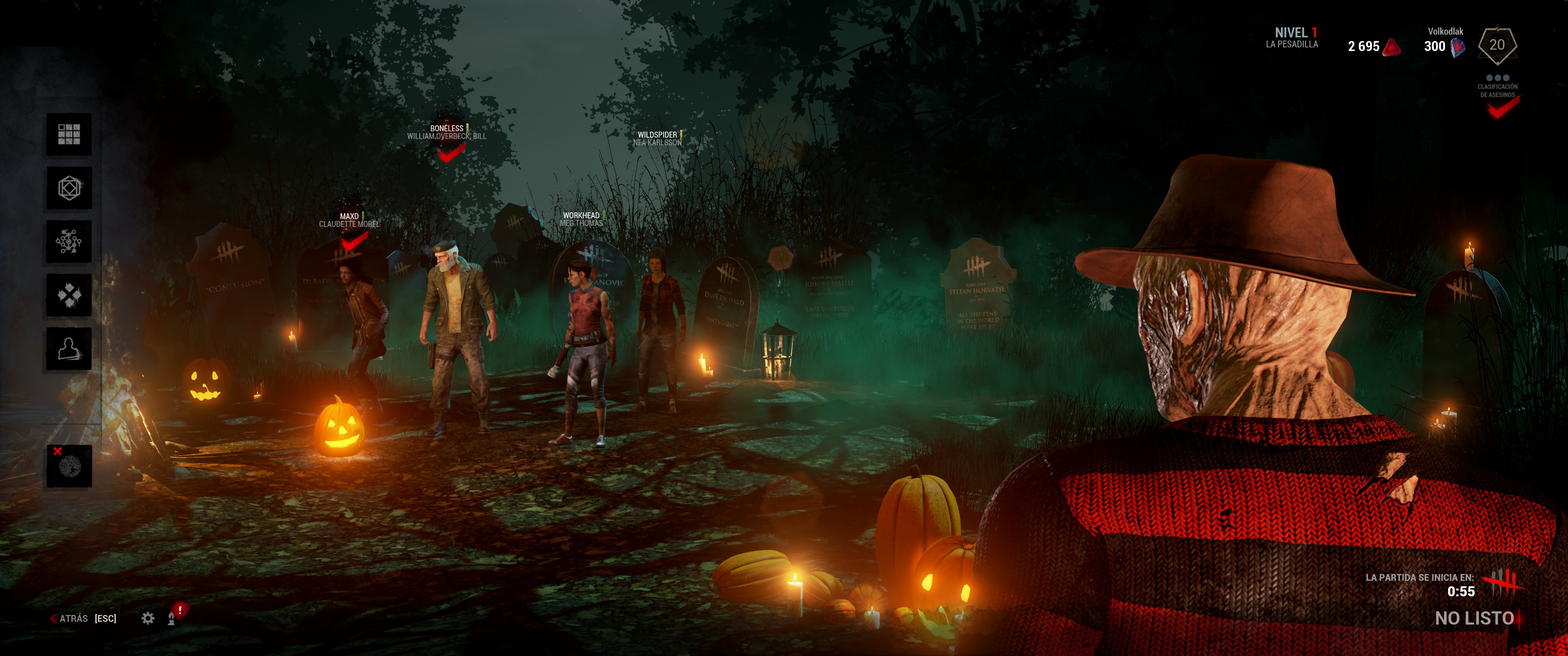Screen dimensions: 1568x656
Task: Toggle ready state with NO LISTO
Action: pos(1474,618)
